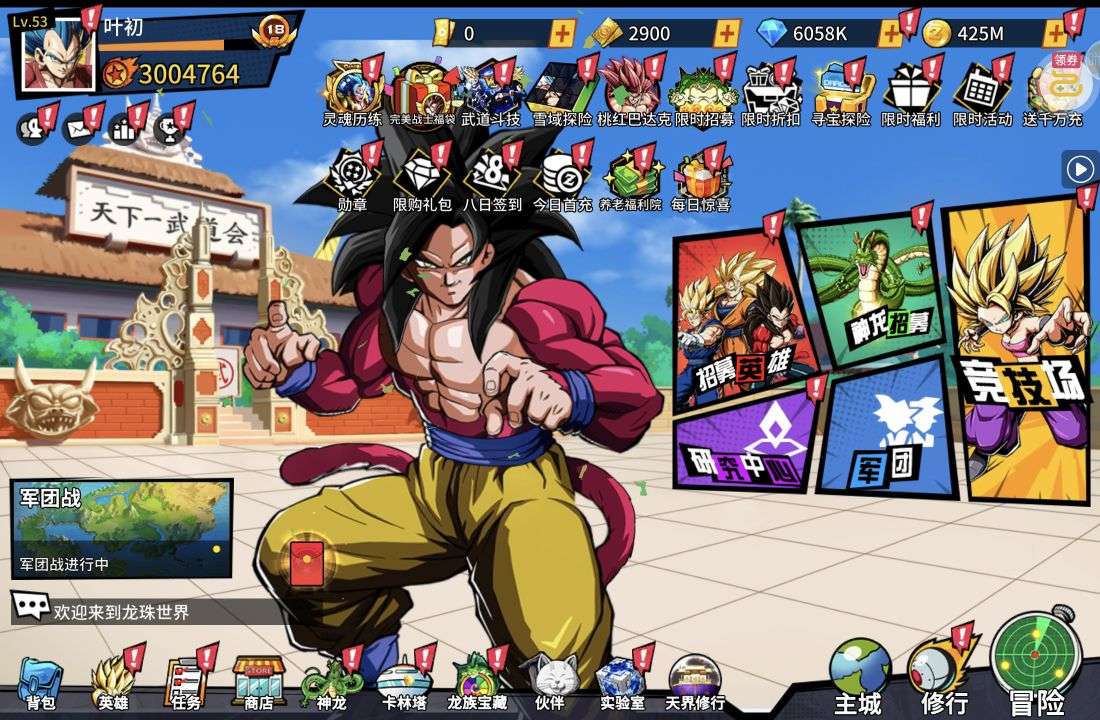
Task: Select the 主城 main city button
Action: 859,676
